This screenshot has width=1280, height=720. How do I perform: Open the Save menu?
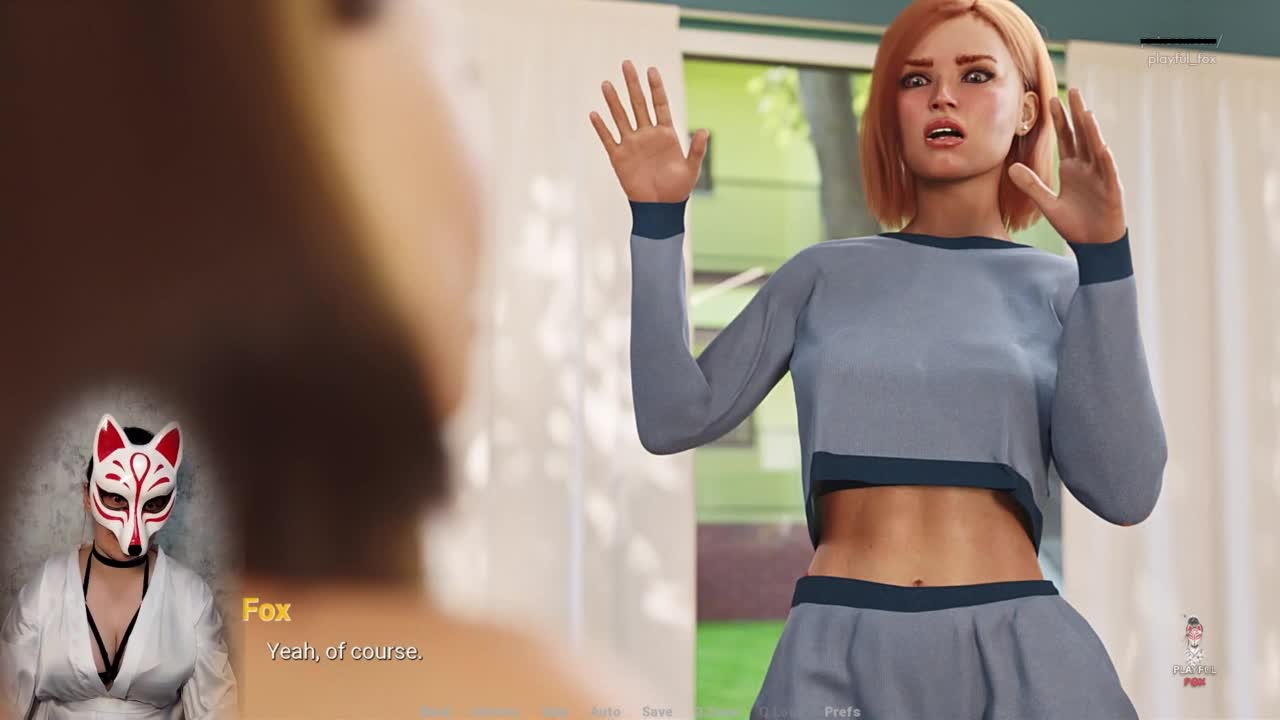pos(657,712)
